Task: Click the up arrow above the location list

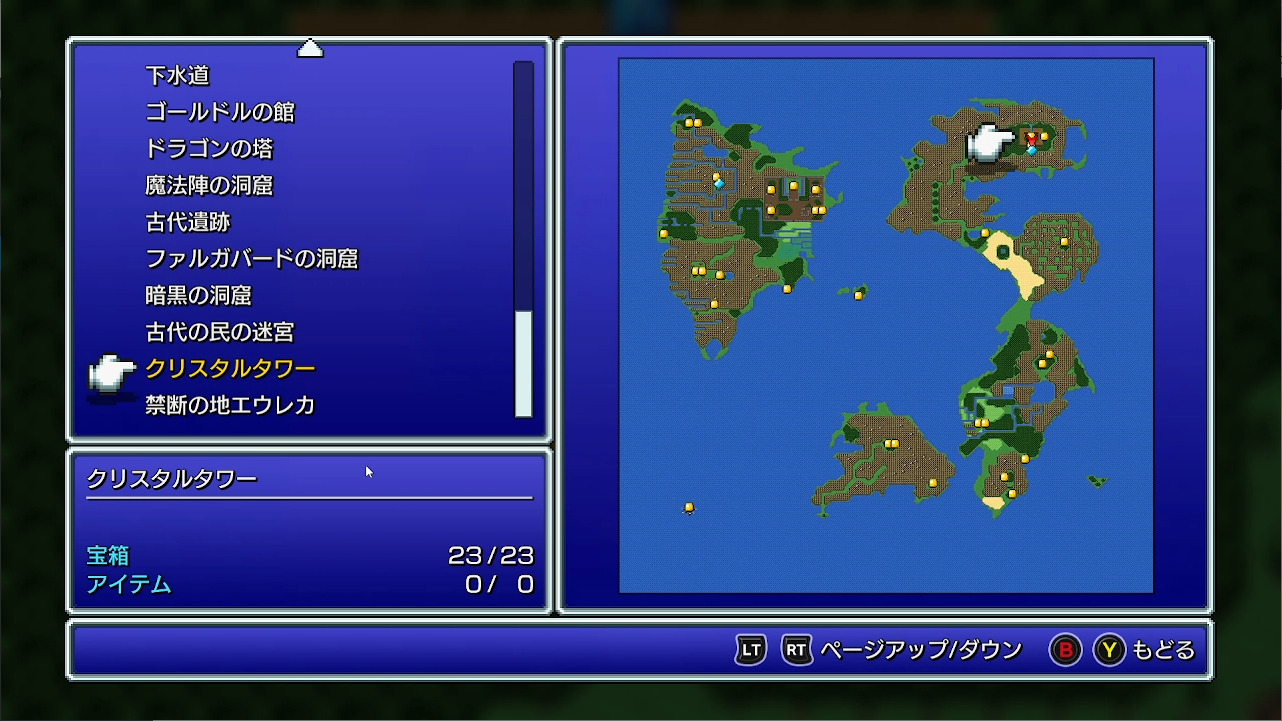Action: point(310,47)
